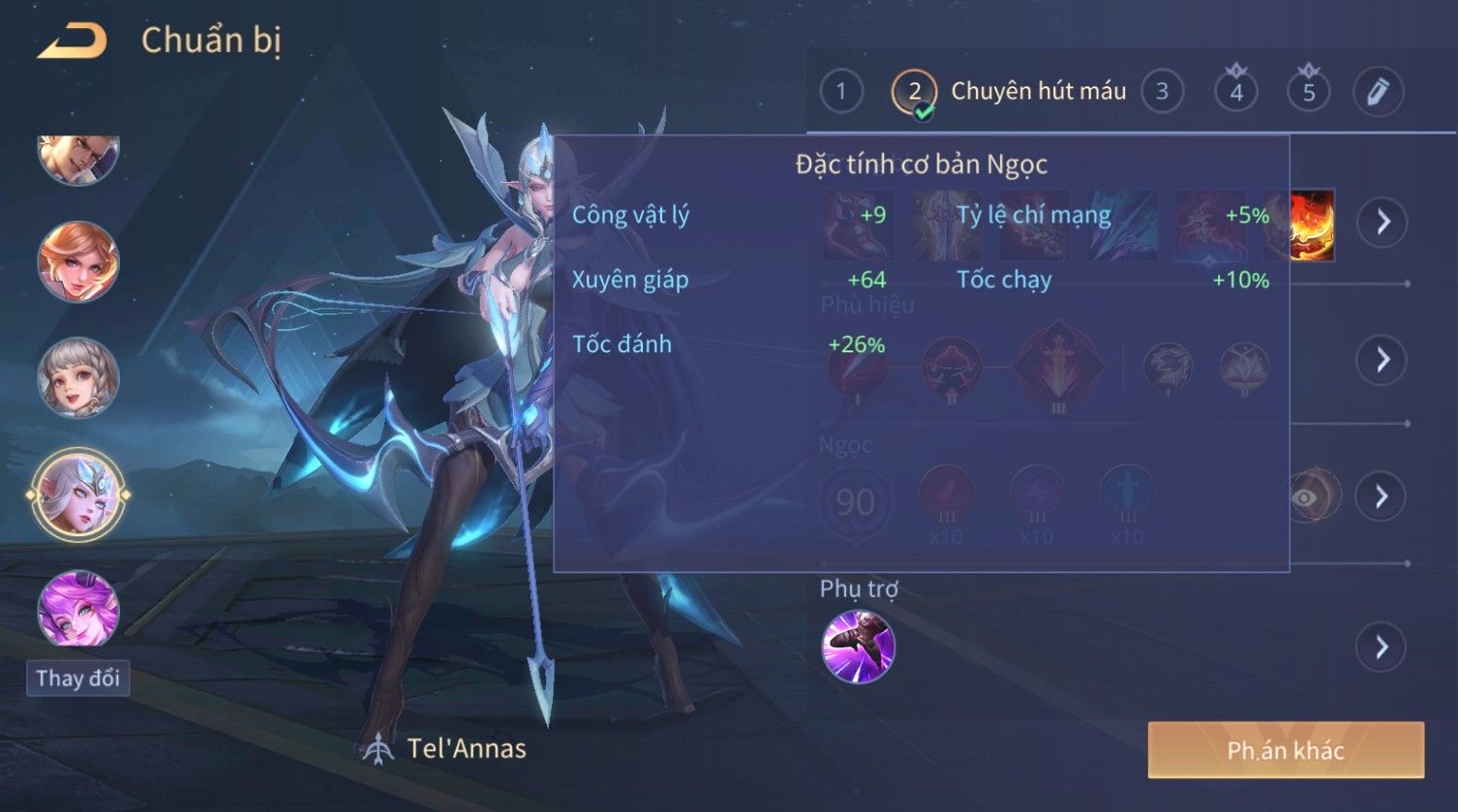1458x812 pixels.
Task: Go back using the return arrow
Action: pyautogui.click(x=73, y=41)
